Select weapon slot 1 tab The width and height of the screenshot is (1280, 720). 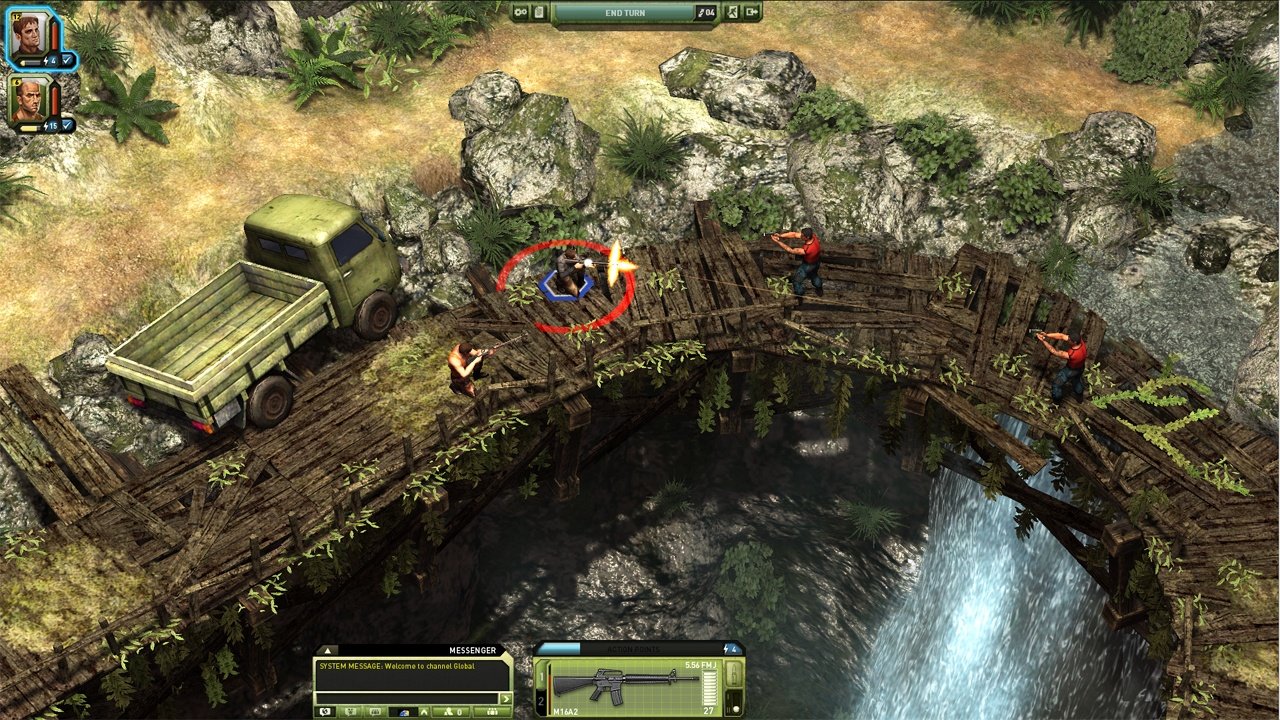pos(540,677)
